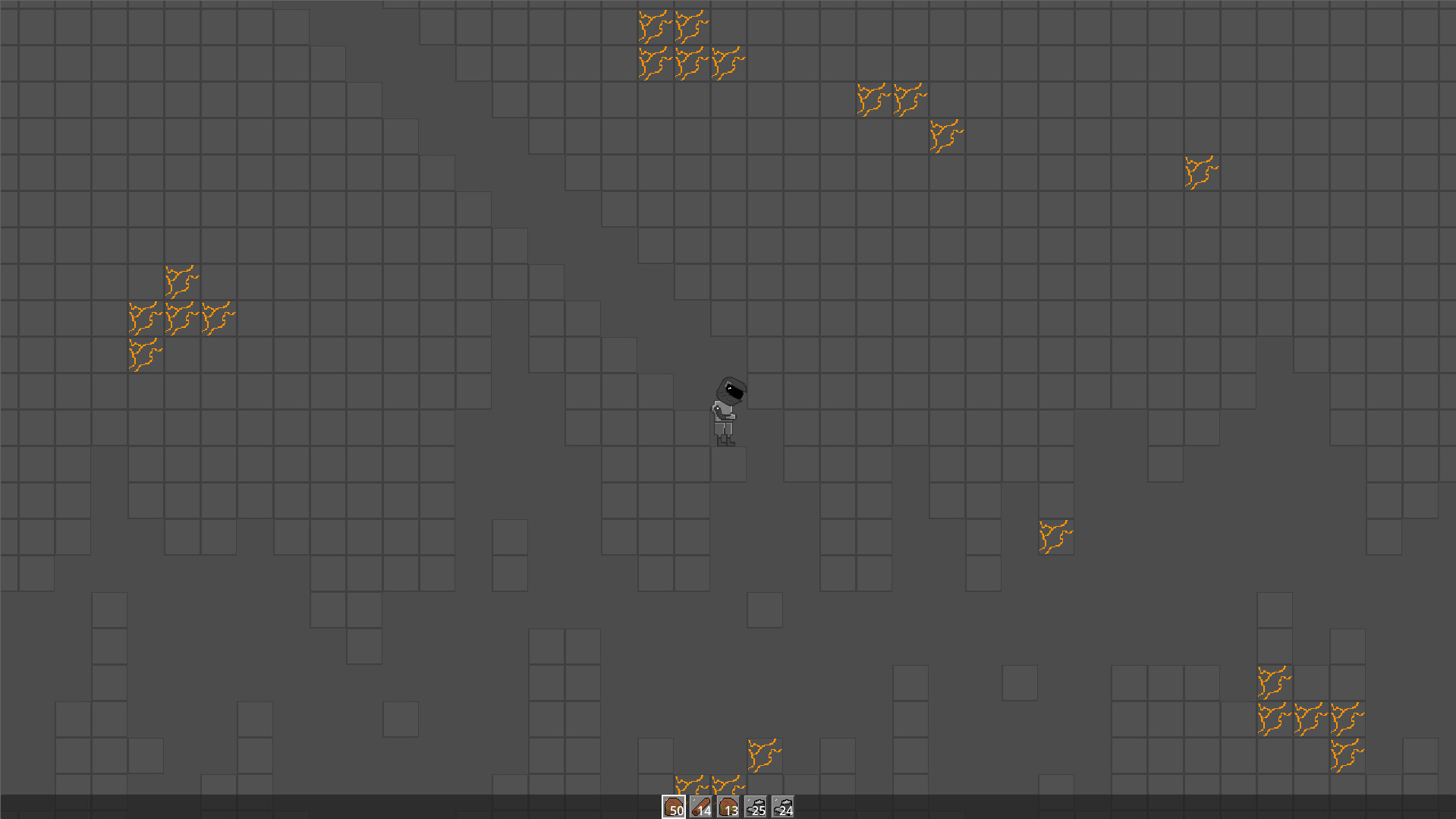The image size is (1456, 819).
Task: Click the orange vein group in the bottom-right corner
Action: [x=1310, y=713]
